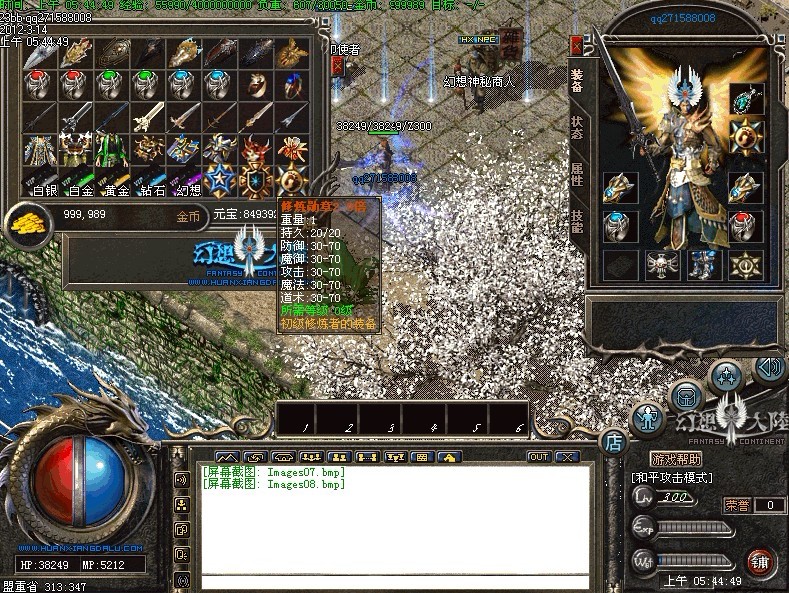
Task: Close the chat window with X
Action: coord(567,457)
